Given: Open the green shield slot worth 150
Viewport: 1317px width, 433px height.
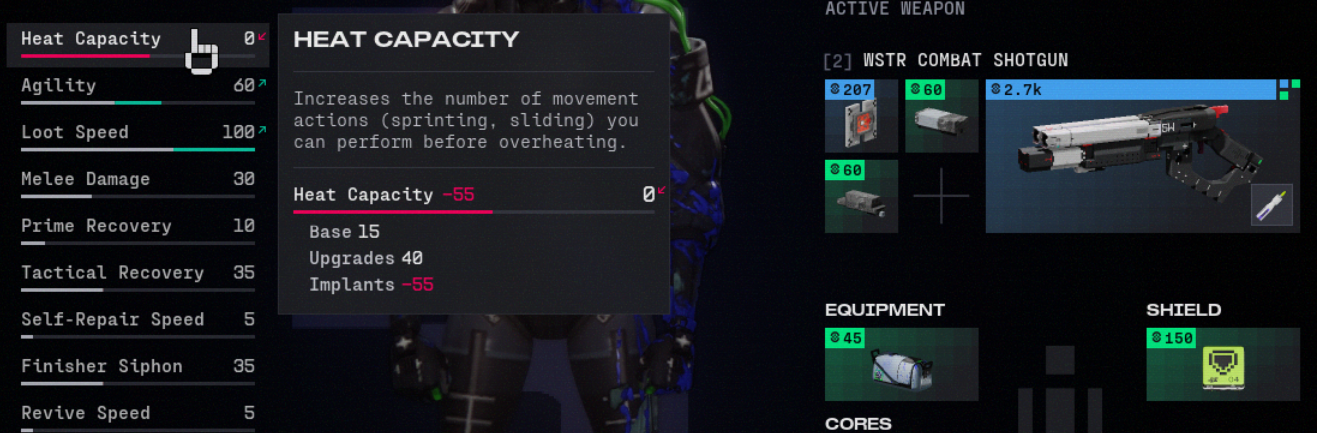Looking at the screenshot, I should coord(1222,365).
